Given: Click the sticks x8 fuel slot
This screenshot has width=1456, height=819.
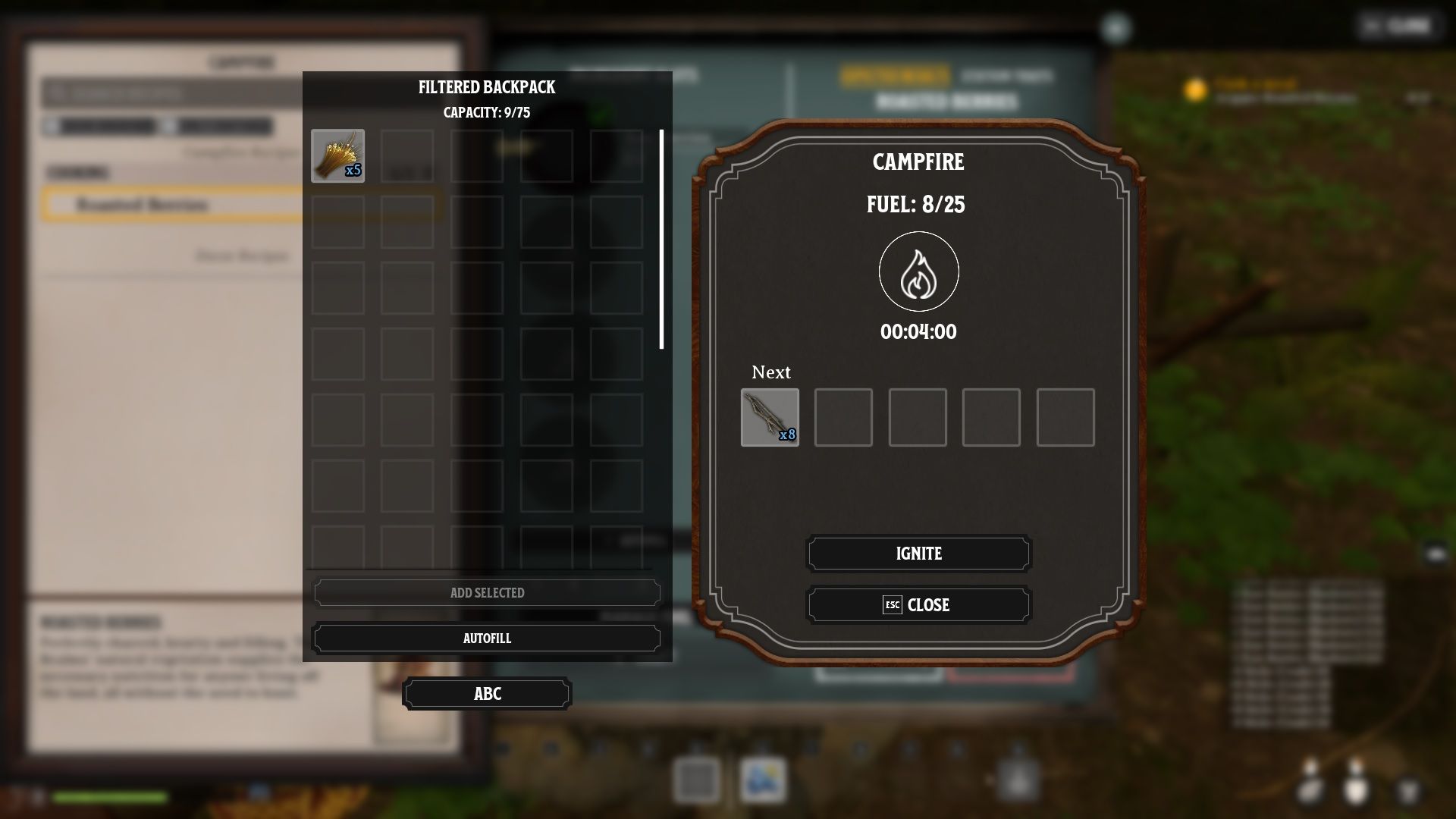Looking at the screenshot, I should 770,417.
